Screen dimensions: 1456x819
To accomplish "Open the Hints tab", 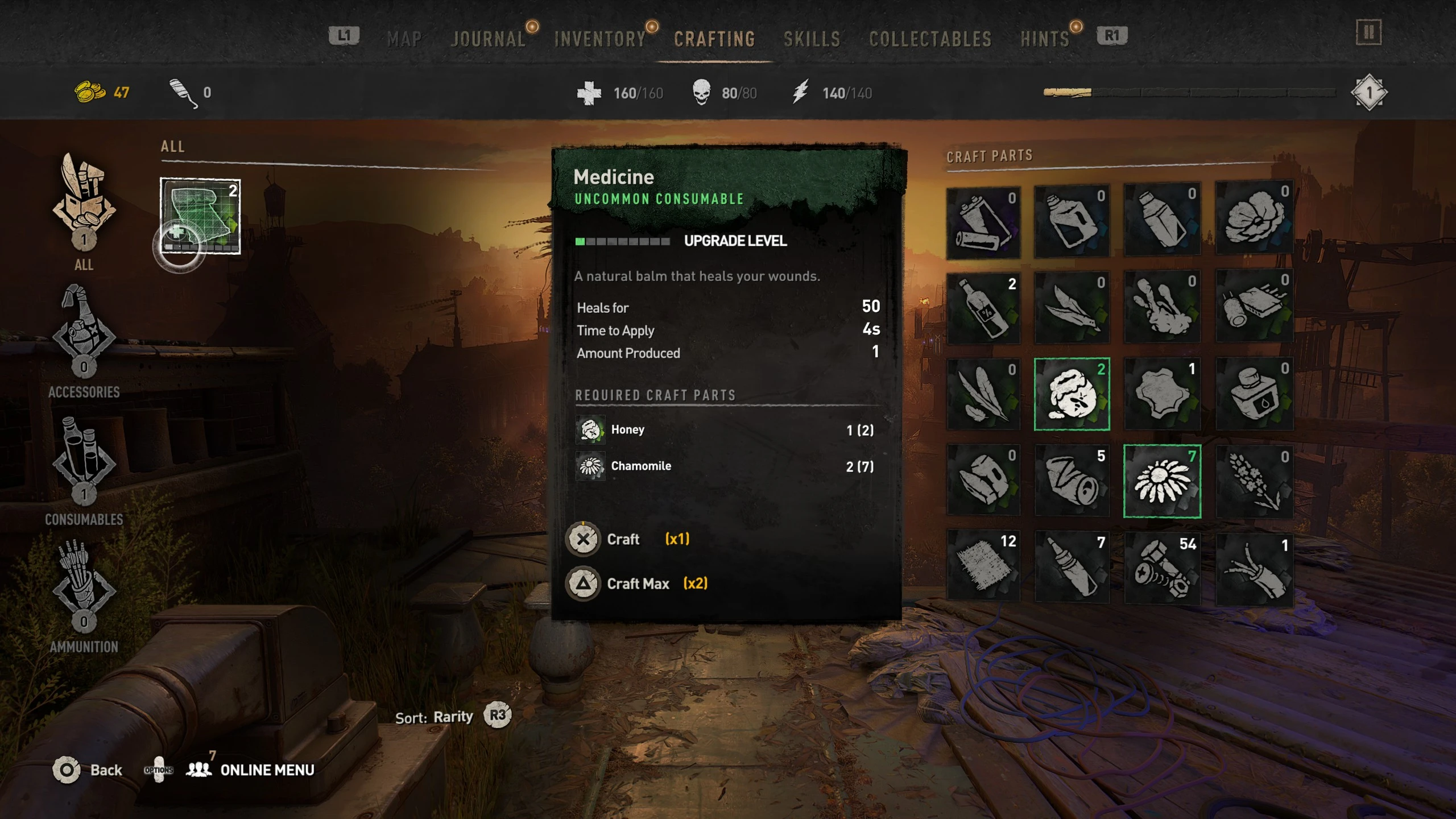I will tap(1044, 39).
